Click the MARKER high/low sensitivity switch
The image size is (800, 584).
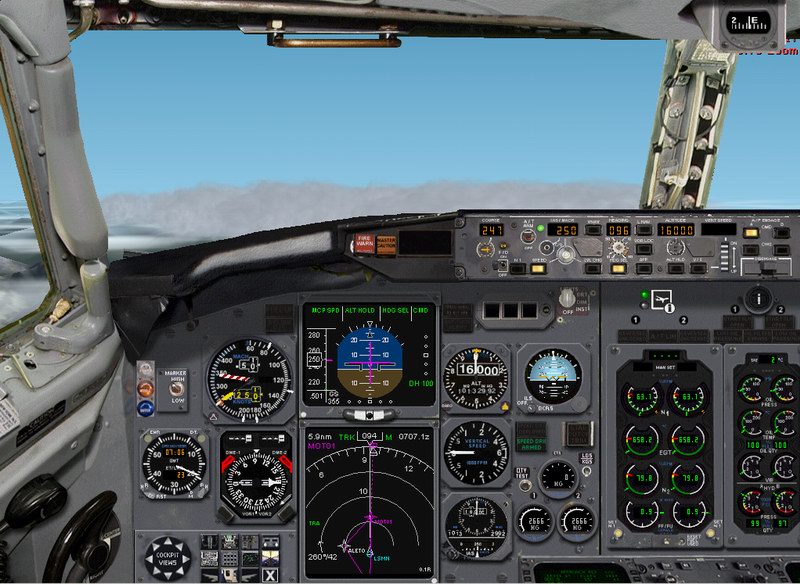[x=176, y=388]
